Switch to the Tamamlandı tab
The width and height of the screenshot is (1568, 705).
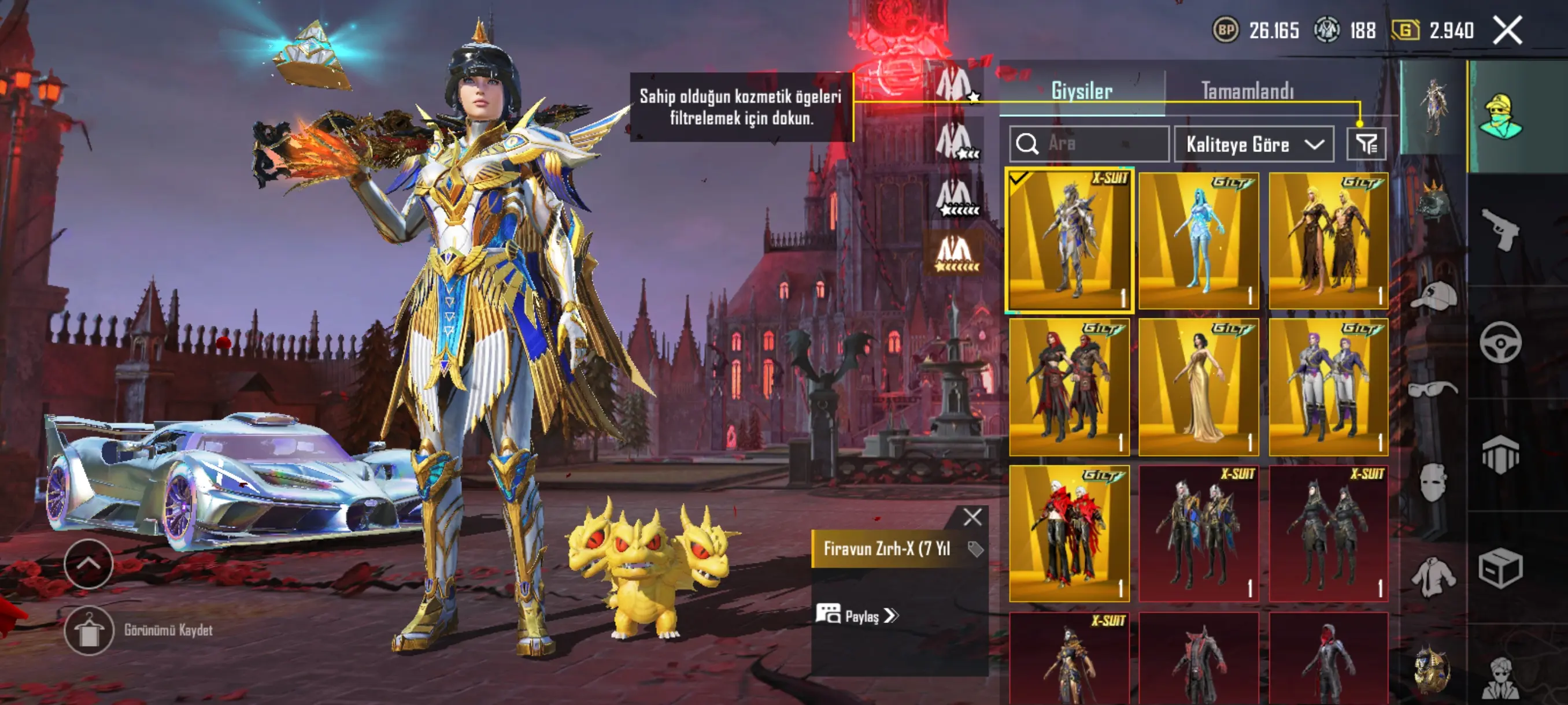(1247, 91)
